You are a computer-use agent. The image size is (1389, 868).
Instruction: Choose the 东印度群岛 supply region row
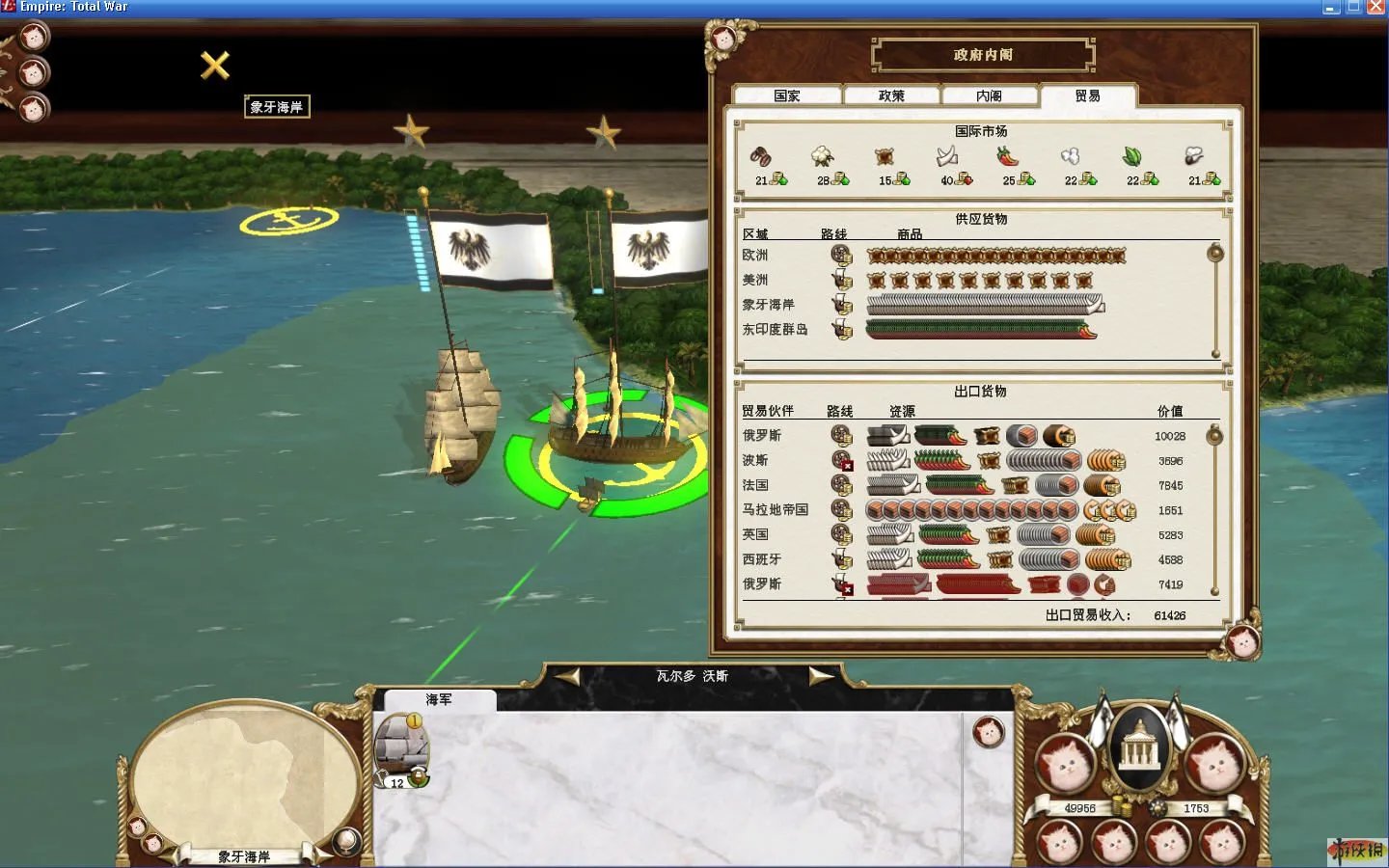click(x=775, y=329)
